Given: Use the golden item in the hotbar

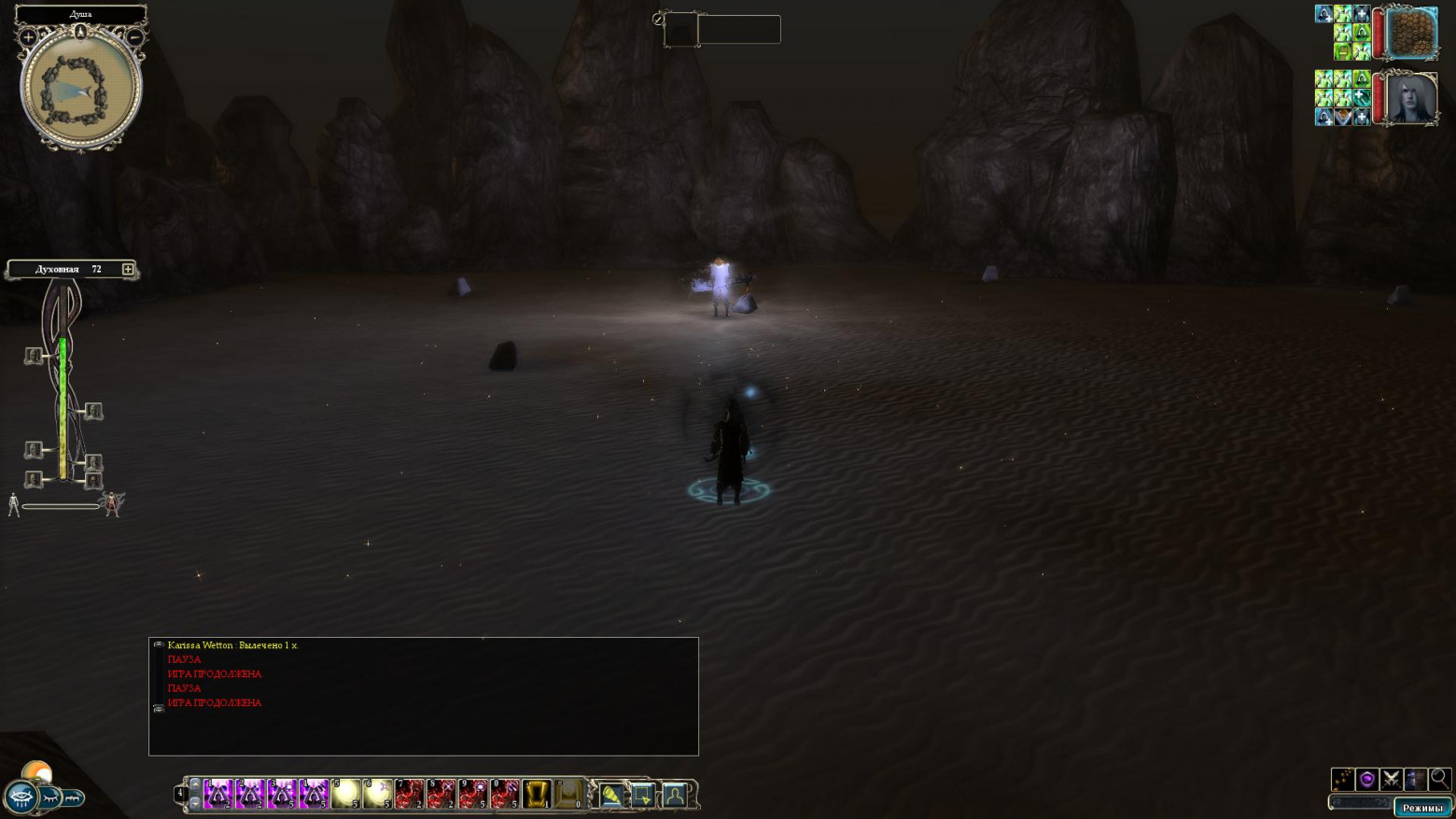Looking at the screenshot, I should point(536,794).
